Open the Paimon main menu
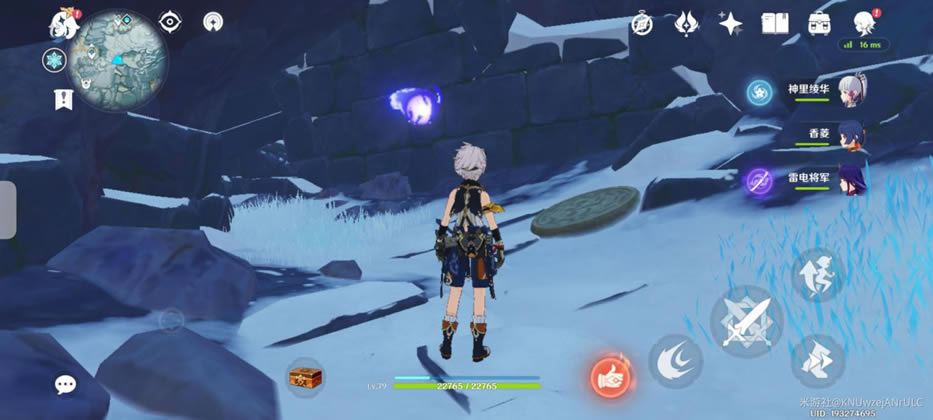933x420 pixels. [x=66, y=23]
